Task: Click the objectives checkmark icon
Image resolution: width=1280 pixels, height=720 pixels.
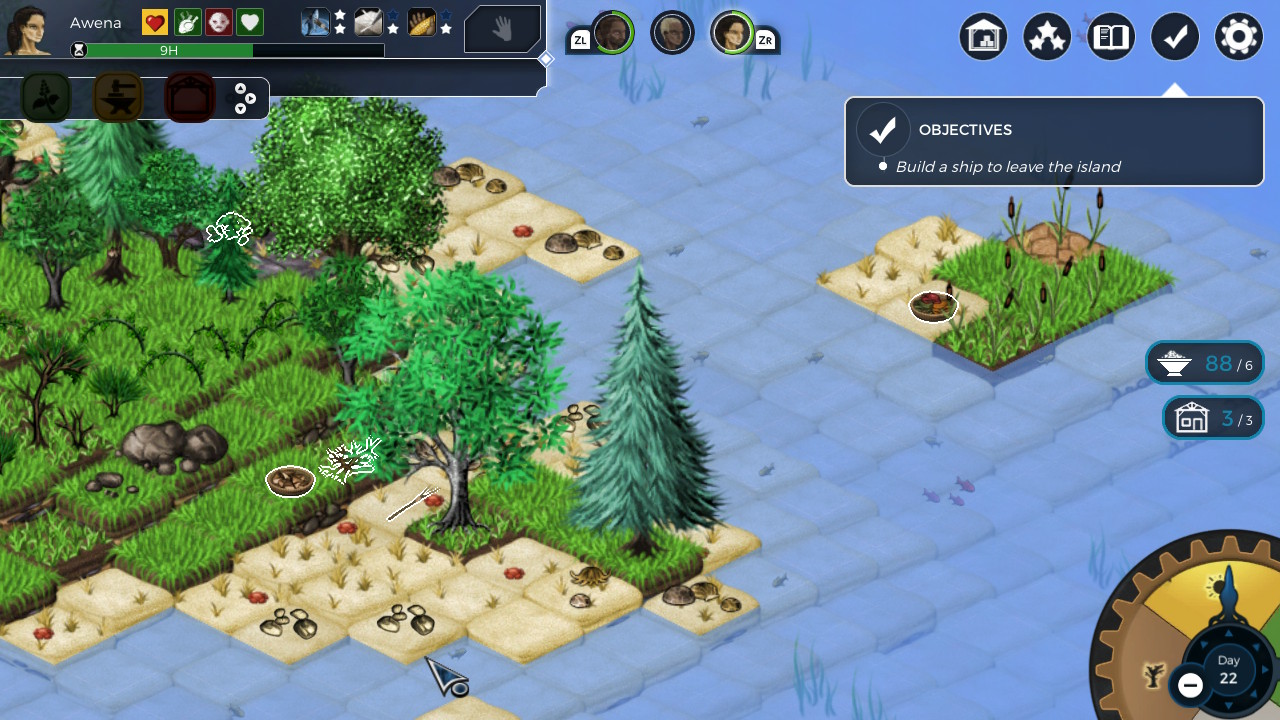Action: tap(1175, 36)
